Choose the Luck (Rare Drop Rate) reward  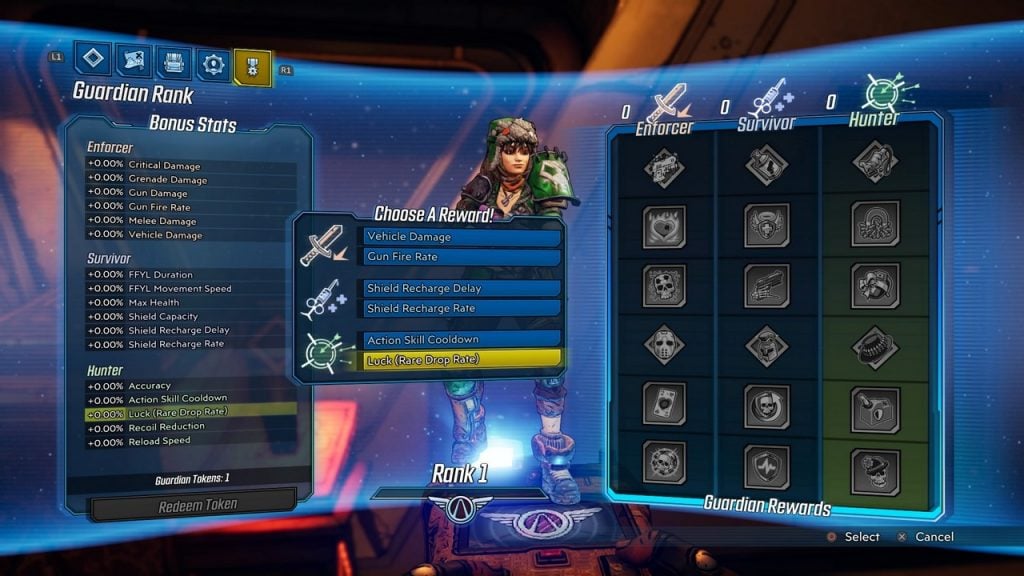tap(461, 359)
